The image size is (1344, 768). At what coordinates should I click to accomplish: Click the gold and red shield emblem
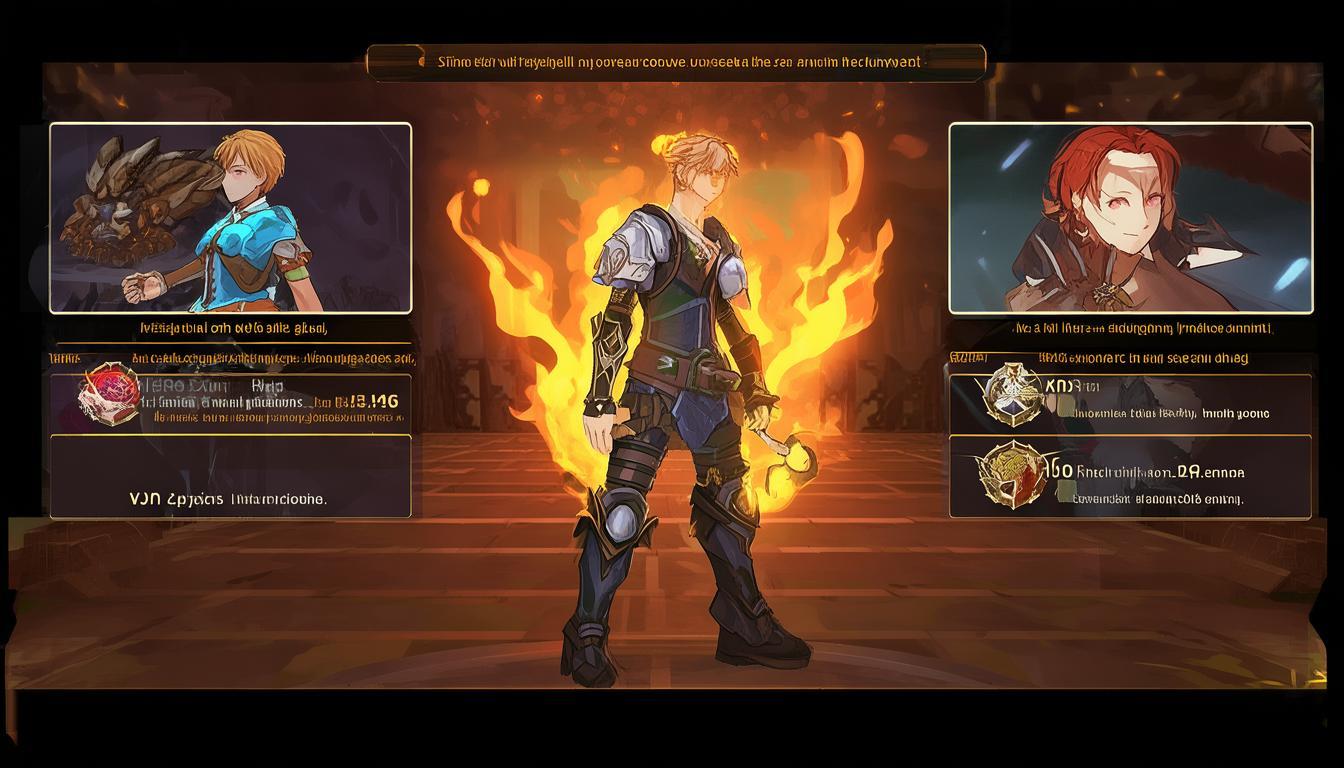(x=1012, y=473)
